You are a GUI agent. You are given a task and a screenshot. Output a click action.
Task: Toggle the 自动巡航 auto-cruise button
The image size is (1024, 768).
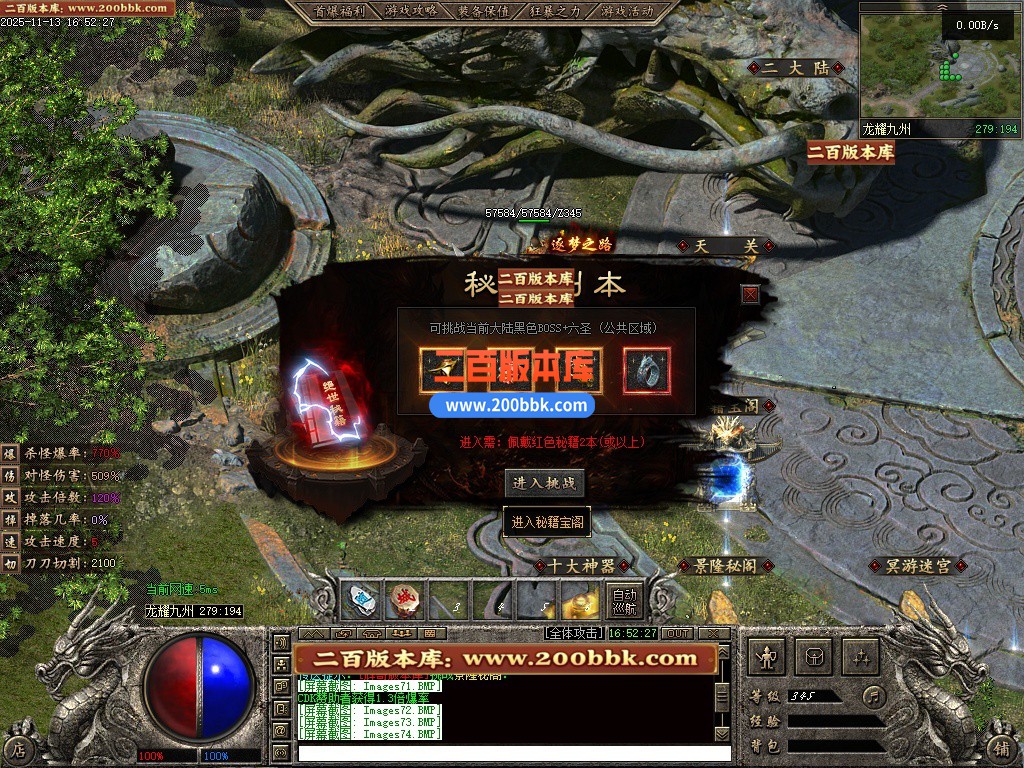[624, 600]
